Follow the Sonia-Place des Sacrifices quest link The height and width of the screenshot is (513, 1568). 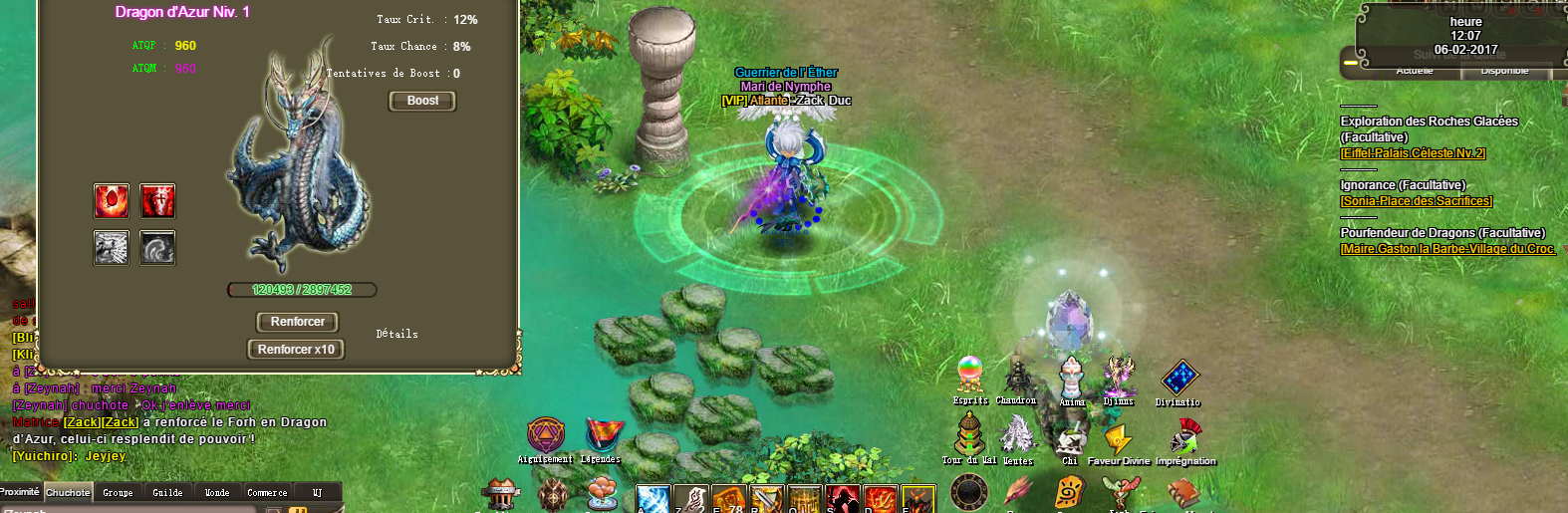pyautogui.click(x=1416, y=201)
